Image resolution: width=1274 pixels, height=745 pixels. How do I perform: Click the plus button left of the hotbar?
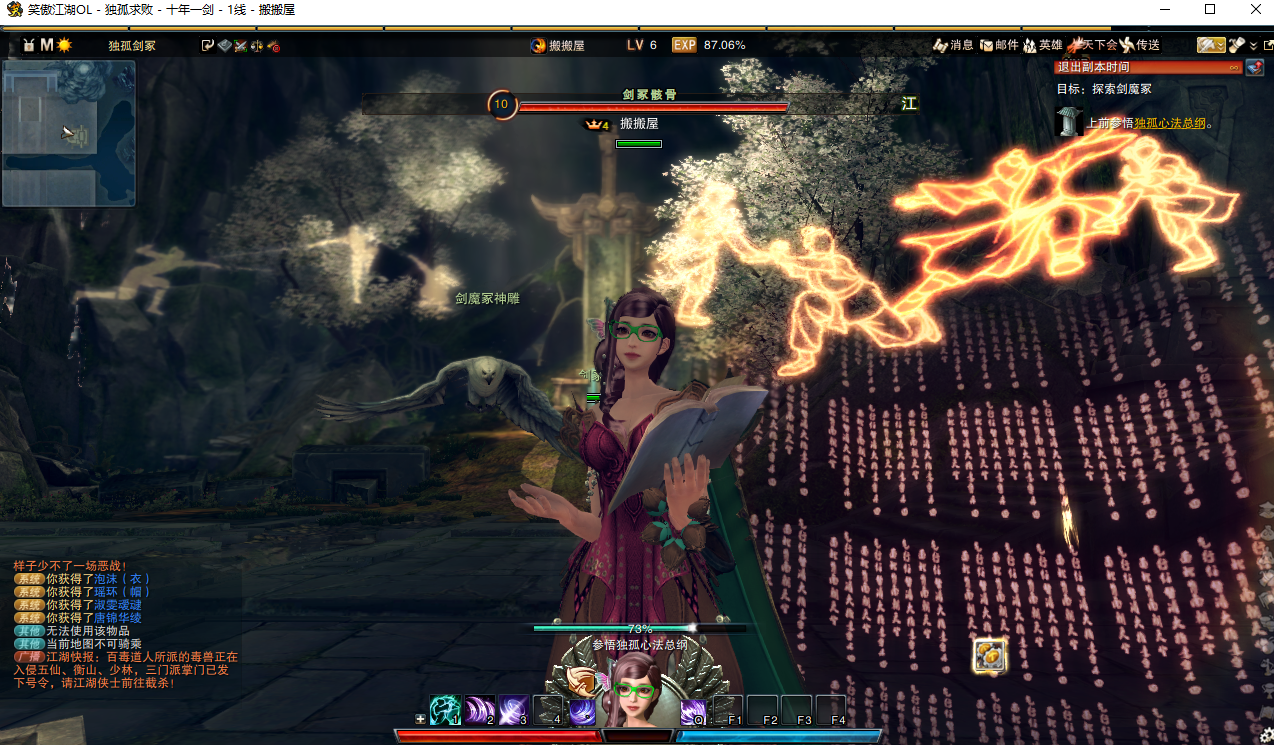click(420, 719)
